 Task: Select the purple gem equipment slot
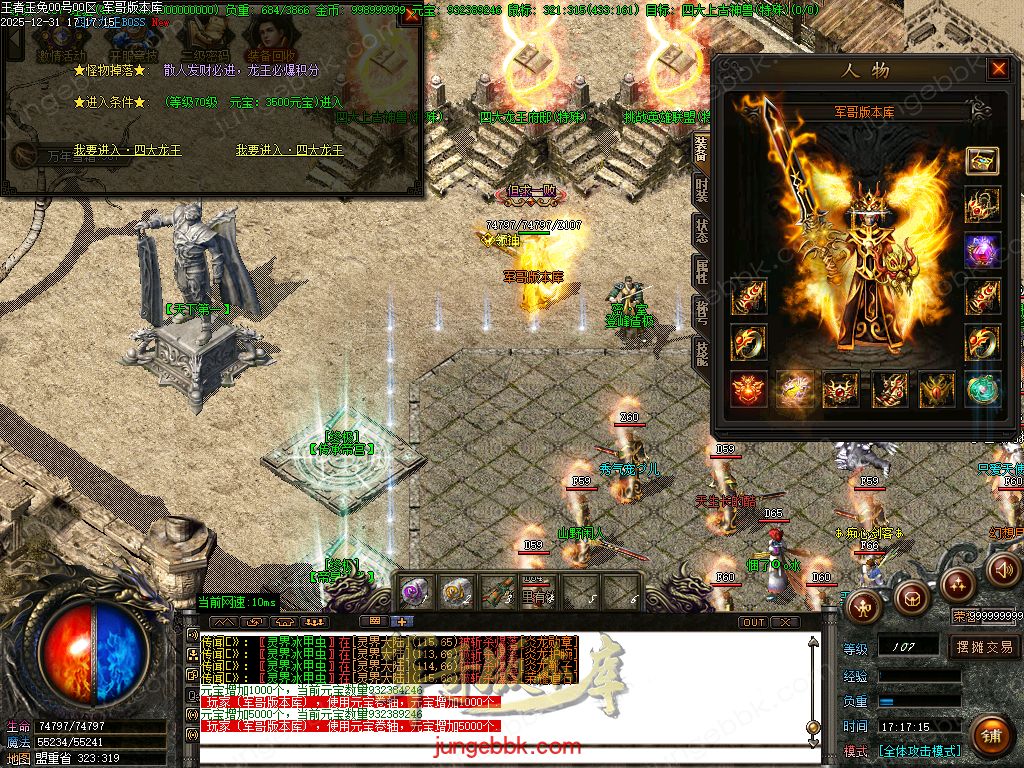(982, 250)
